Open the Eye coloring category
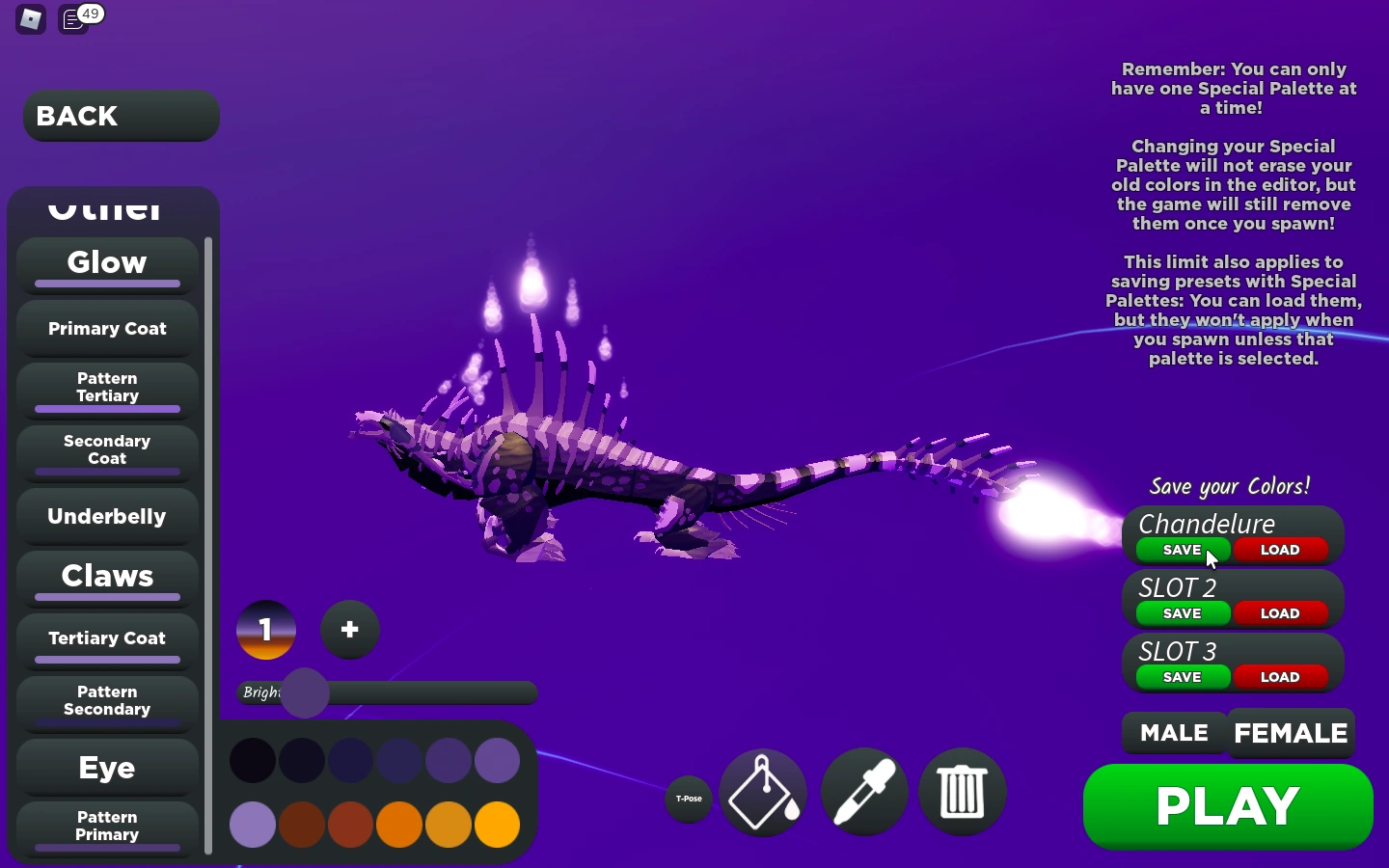 106,769
